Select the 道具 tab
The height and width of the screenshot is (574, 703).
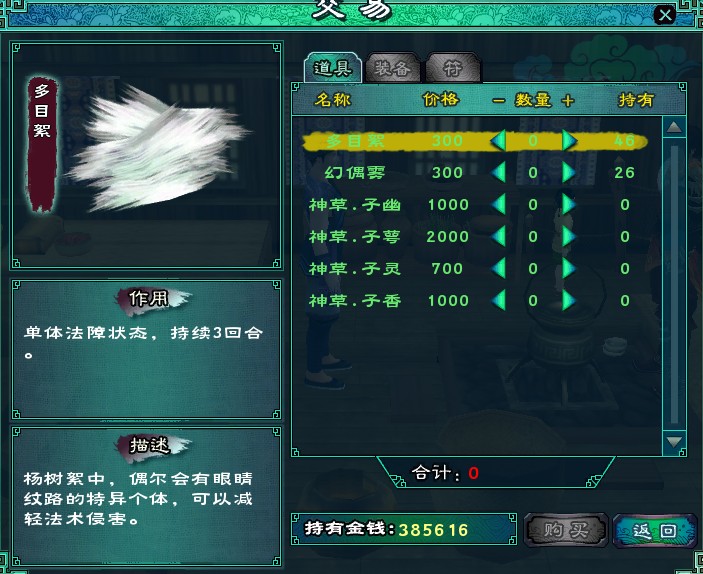coord(333,68)
